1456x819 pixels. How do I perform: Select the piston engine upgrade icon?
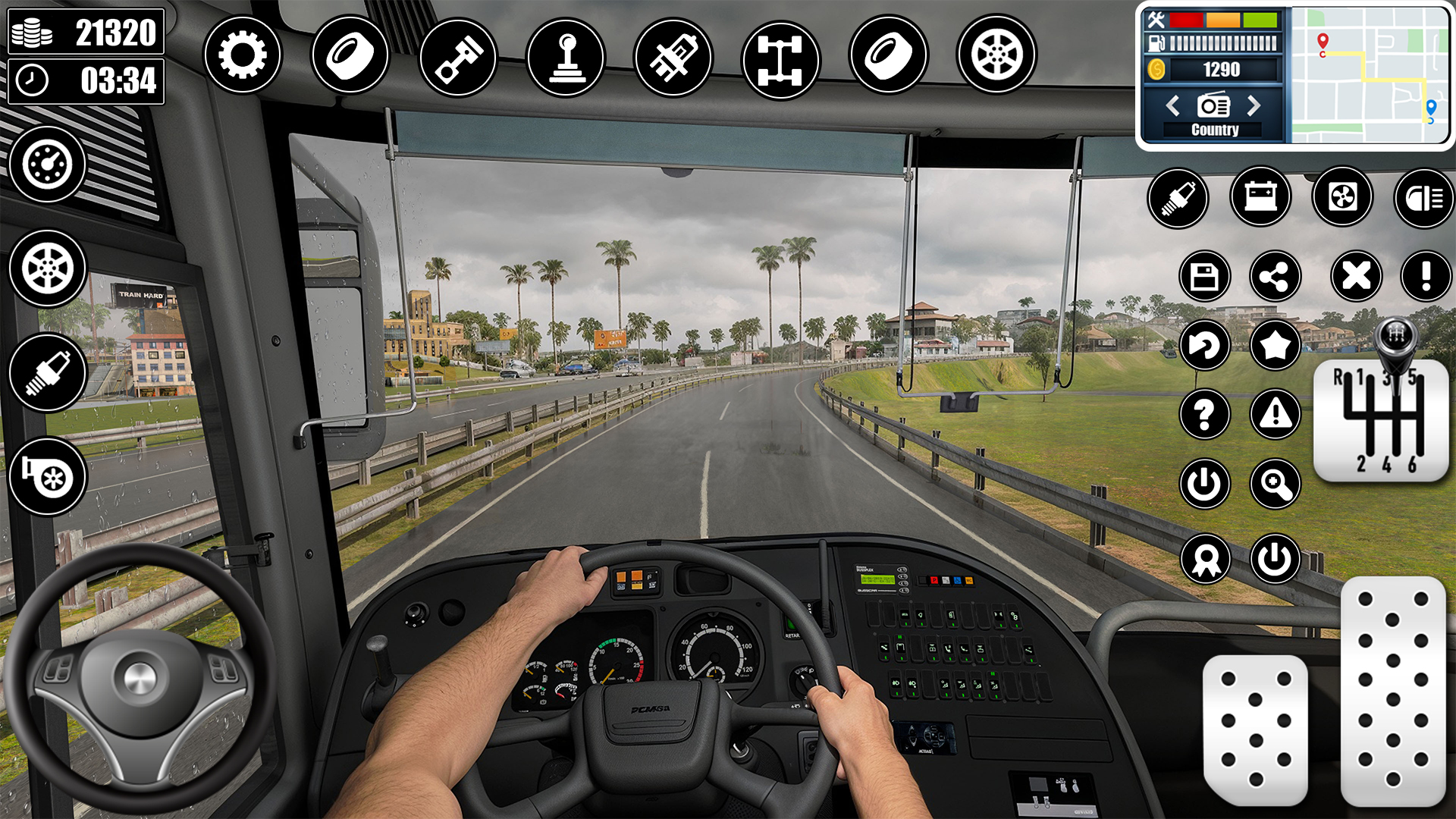[x=458, y=55]
